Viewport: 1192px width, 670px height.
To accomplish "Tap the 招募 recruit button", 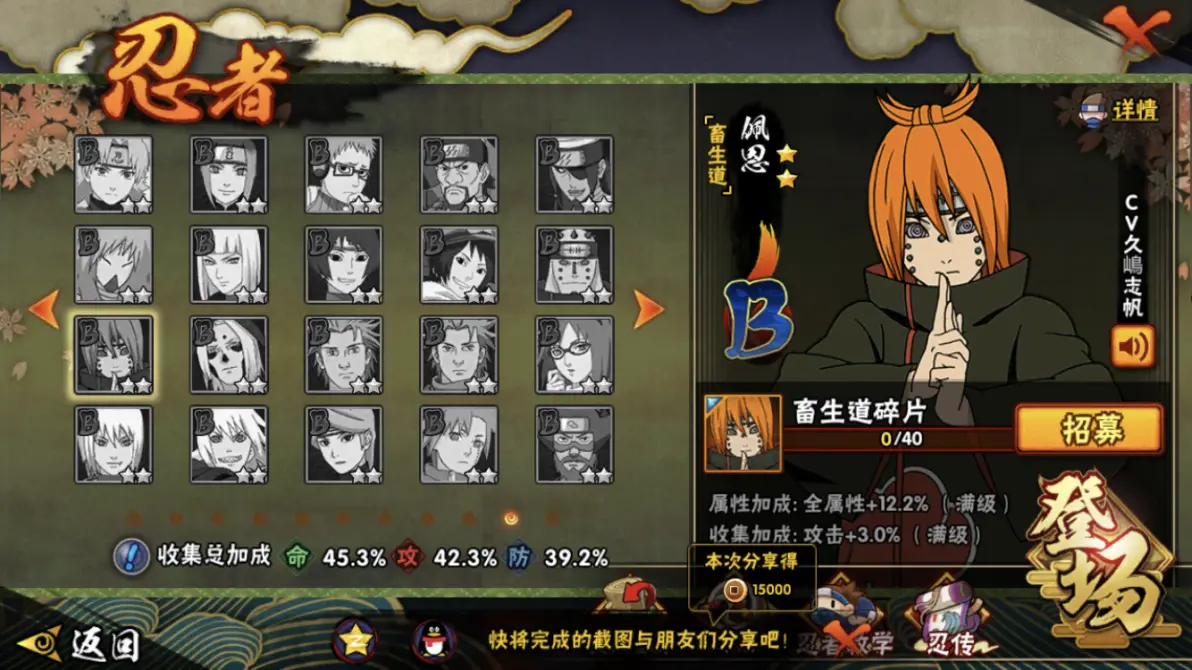I will [1088, 430].
